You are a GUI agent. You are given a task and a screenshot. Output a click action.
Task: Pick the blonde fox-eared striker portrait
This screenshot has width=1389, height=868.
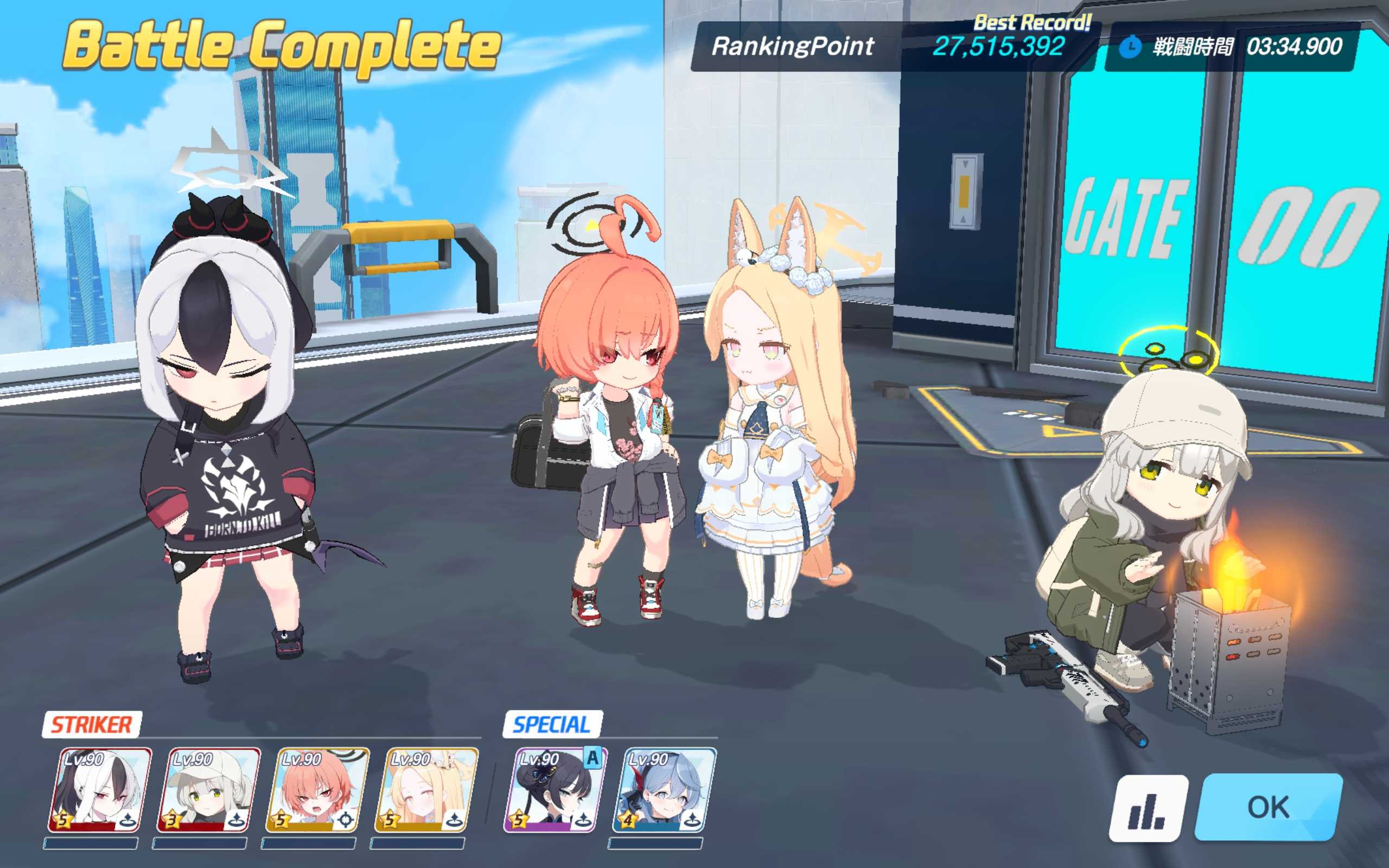[x=426, y=790]
